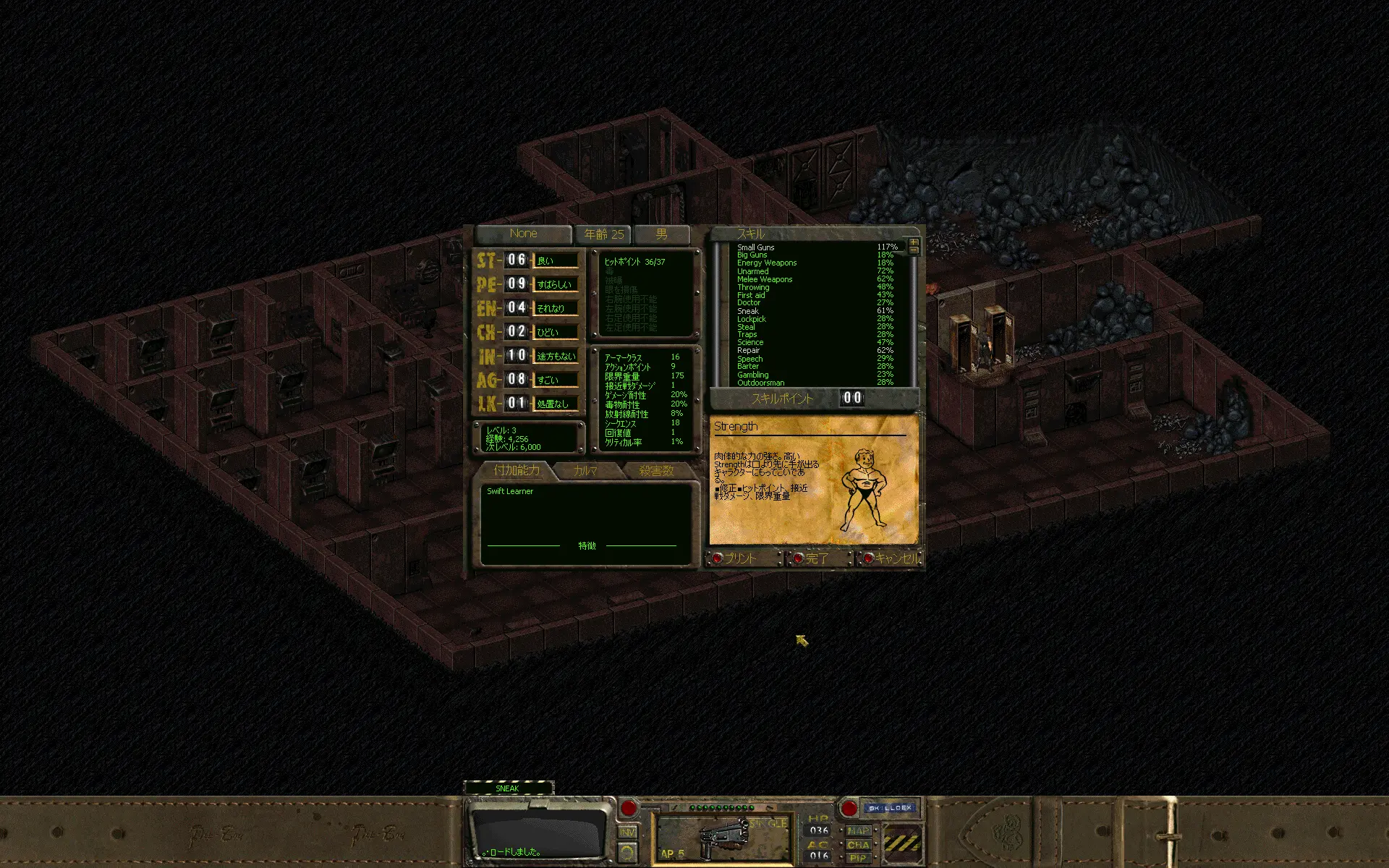Select the Swift Learner trait entry
The height and width of the screenshot is (868, 1389).
(510, 492)
